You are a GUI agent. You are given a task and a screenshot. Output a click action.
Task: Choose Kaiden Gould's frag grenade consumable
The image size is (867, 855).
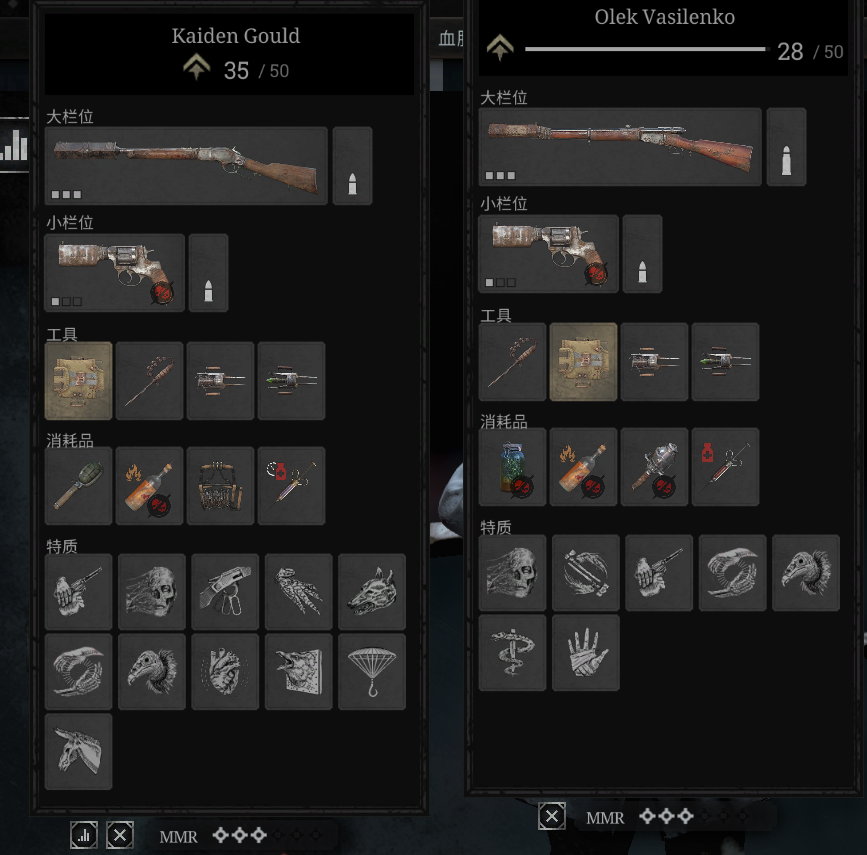(x=79, y=486)
